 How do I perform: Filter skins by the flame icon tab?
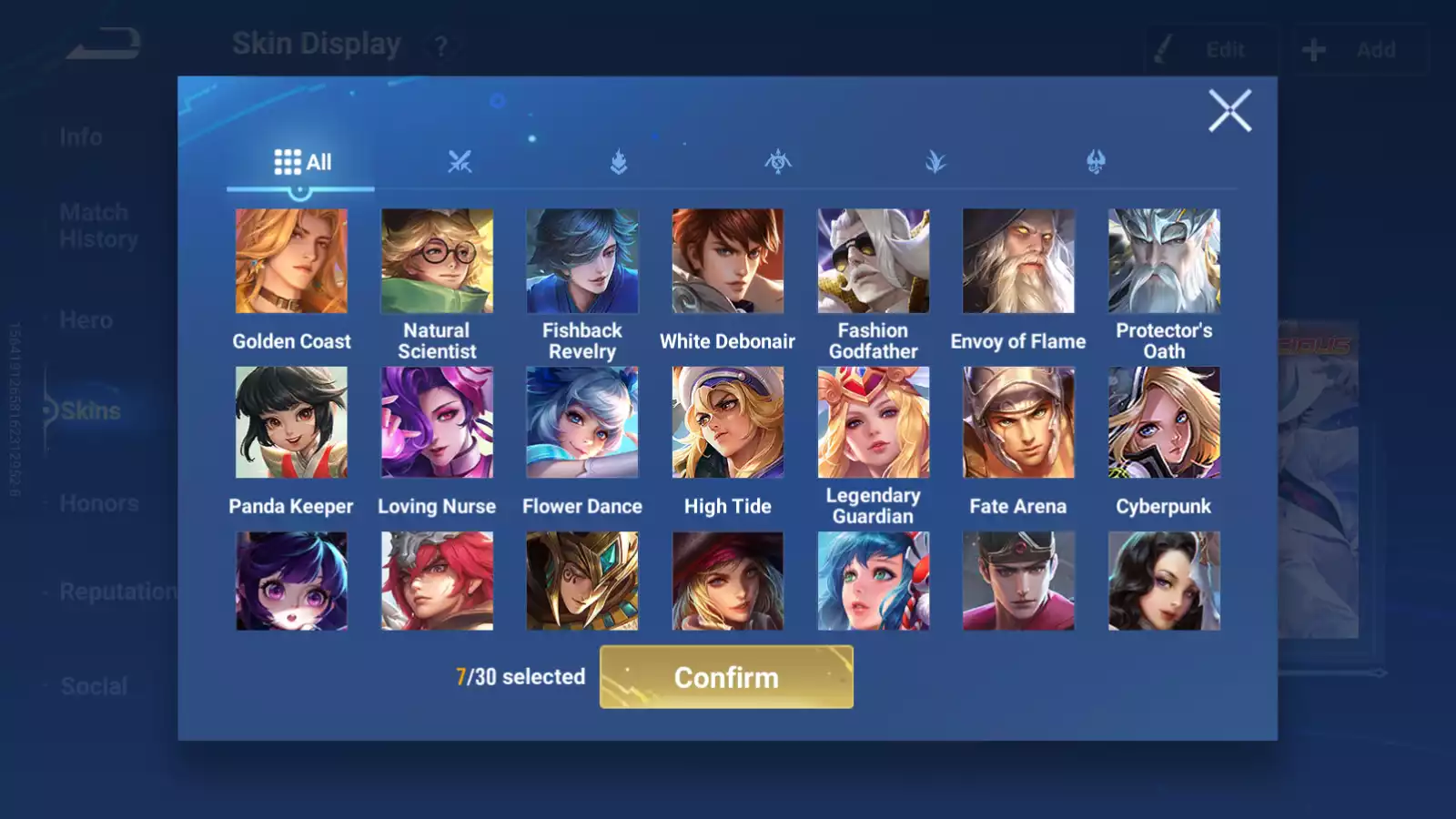(x=619, y=162)
